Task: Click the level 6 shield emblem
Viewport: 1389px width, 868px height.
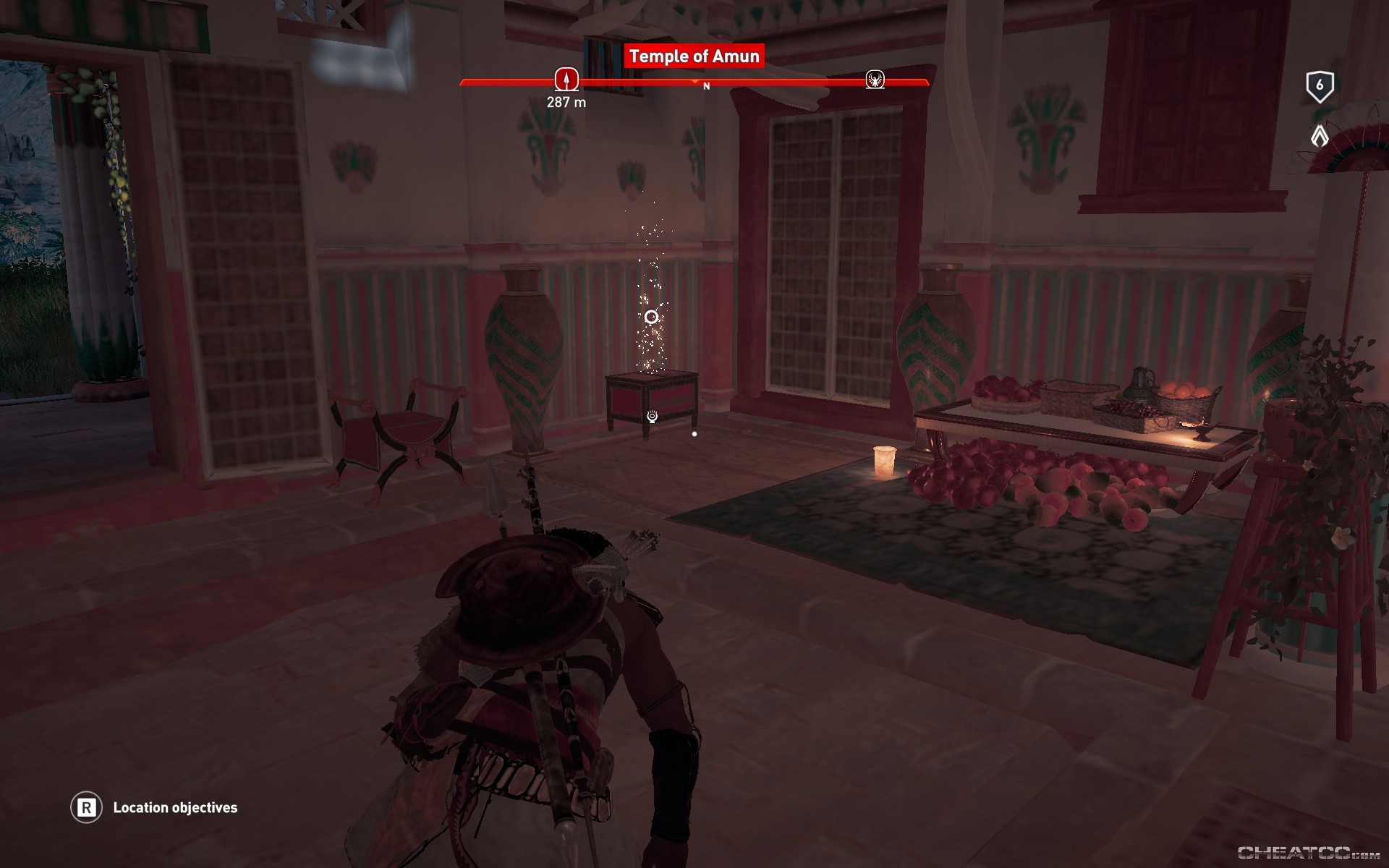Action: click(1320, 85)
